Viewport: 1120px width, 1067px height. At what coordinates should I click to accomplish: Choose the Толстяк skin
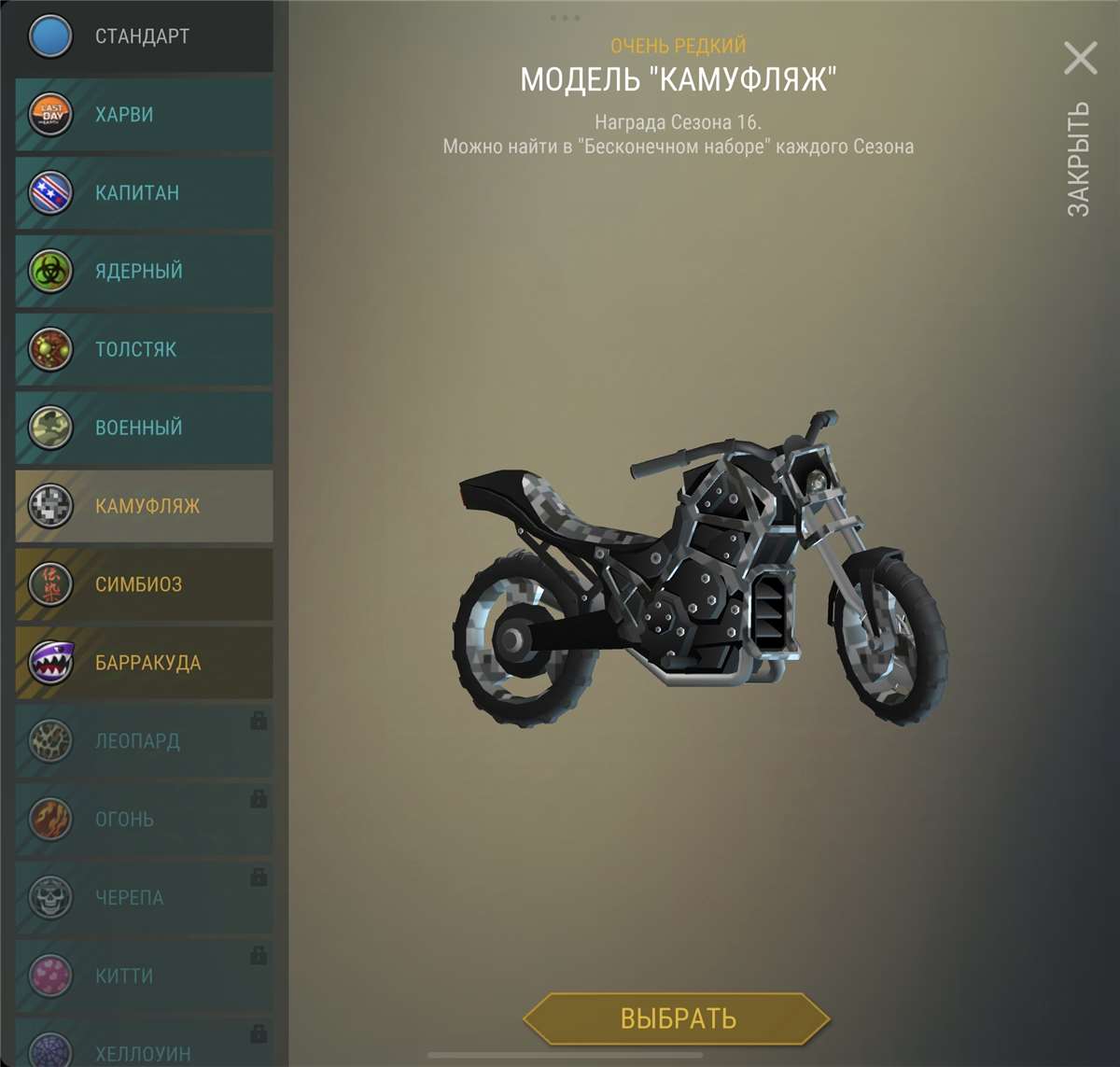pos(145,350)
